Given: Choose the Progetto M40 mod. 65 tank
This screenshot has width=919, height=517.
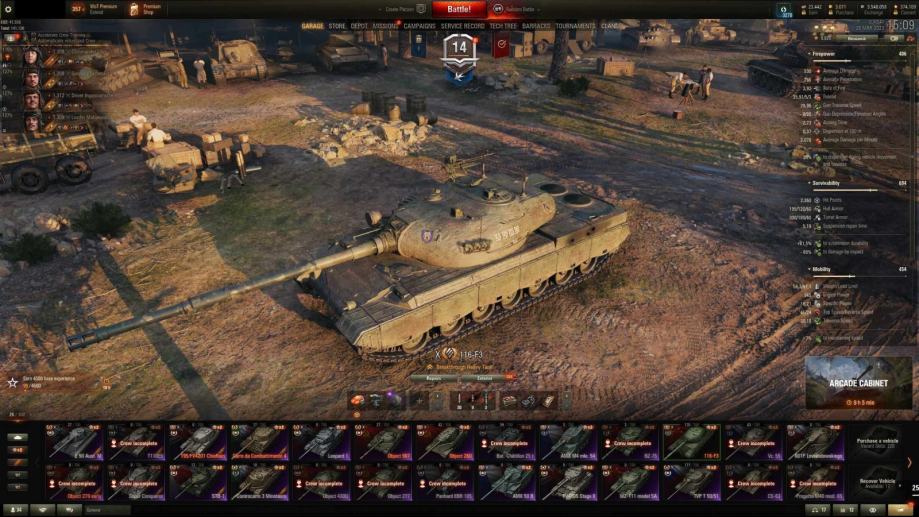Looking at the screenshot, I should [x=814, y=480].
